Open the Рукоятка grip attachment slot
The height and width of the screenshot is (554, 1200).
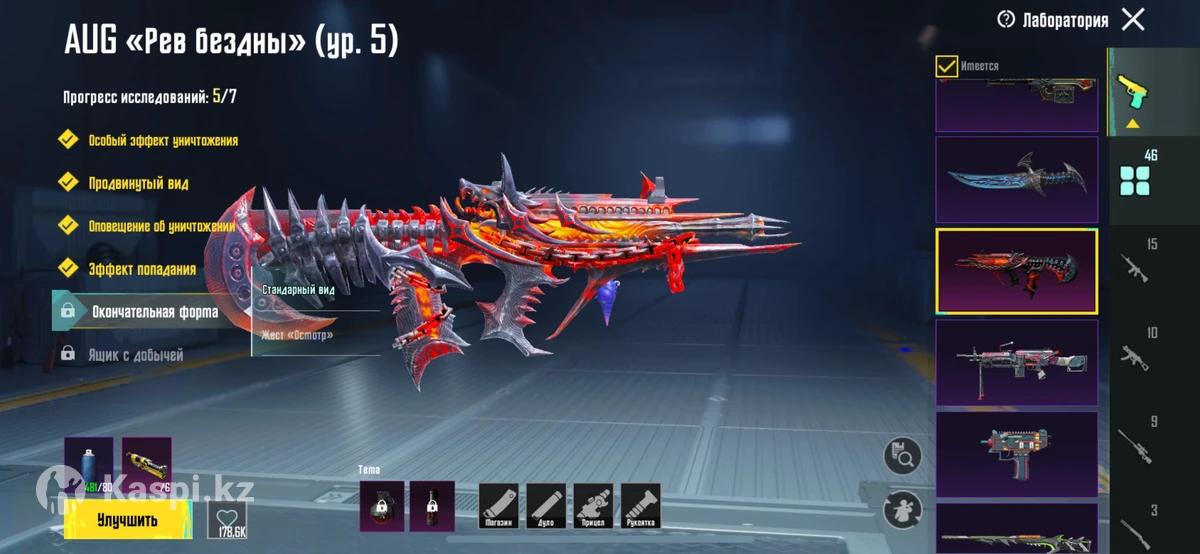click(x=640, y=507)
